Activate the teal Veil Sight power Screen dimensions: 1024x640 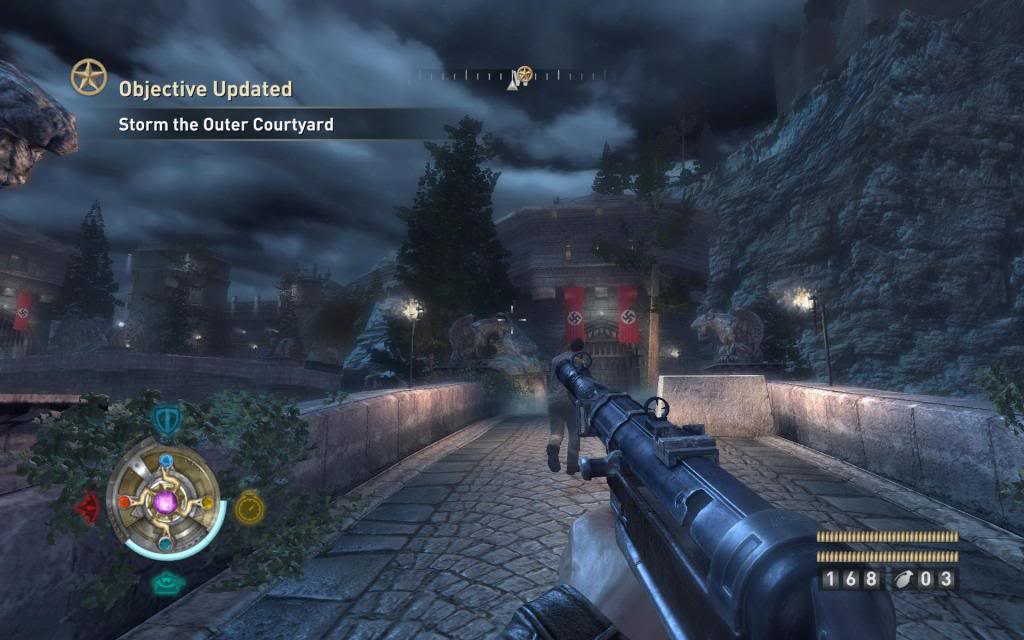(x=165, y=582)
